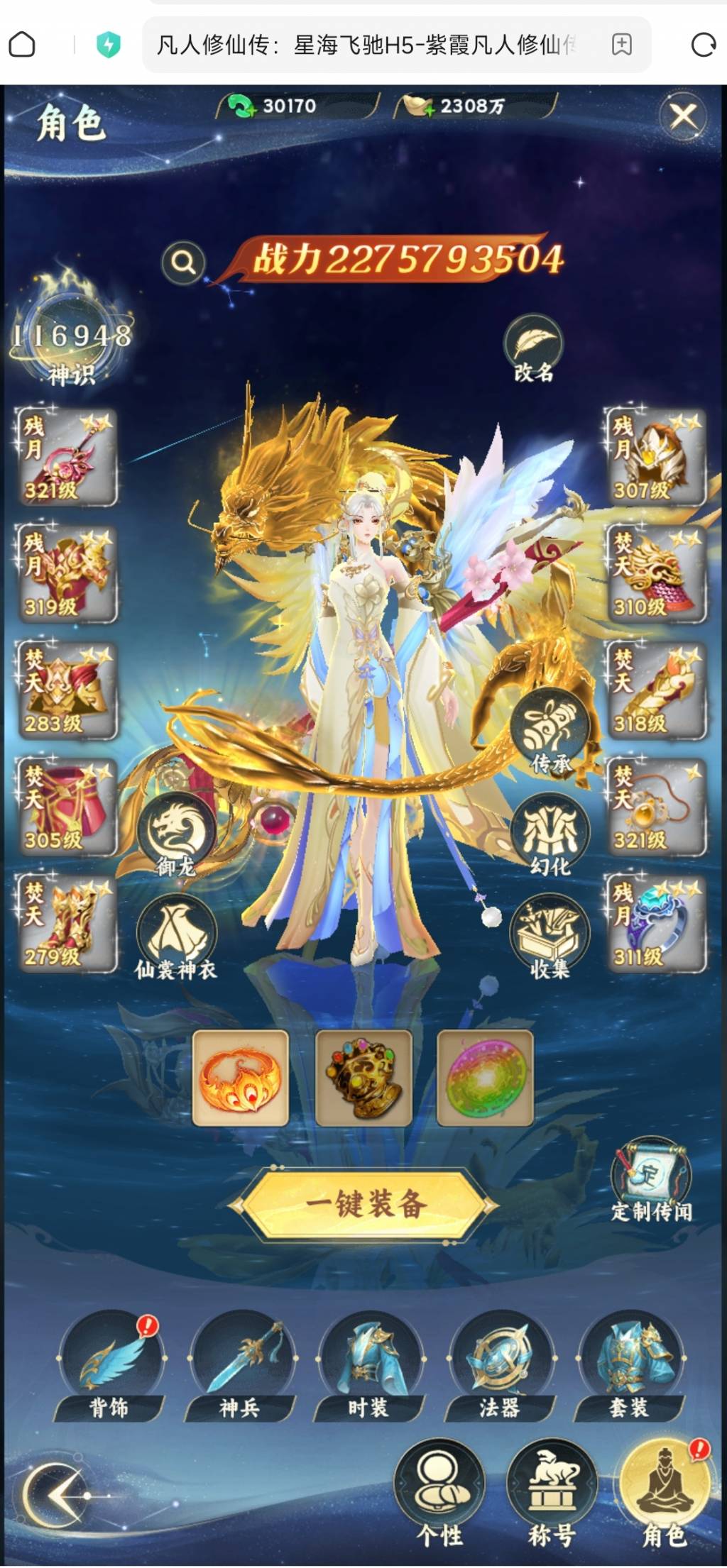727x1568 pixels.
Task: Close the character screen with the X
Action: pos(683,116)
